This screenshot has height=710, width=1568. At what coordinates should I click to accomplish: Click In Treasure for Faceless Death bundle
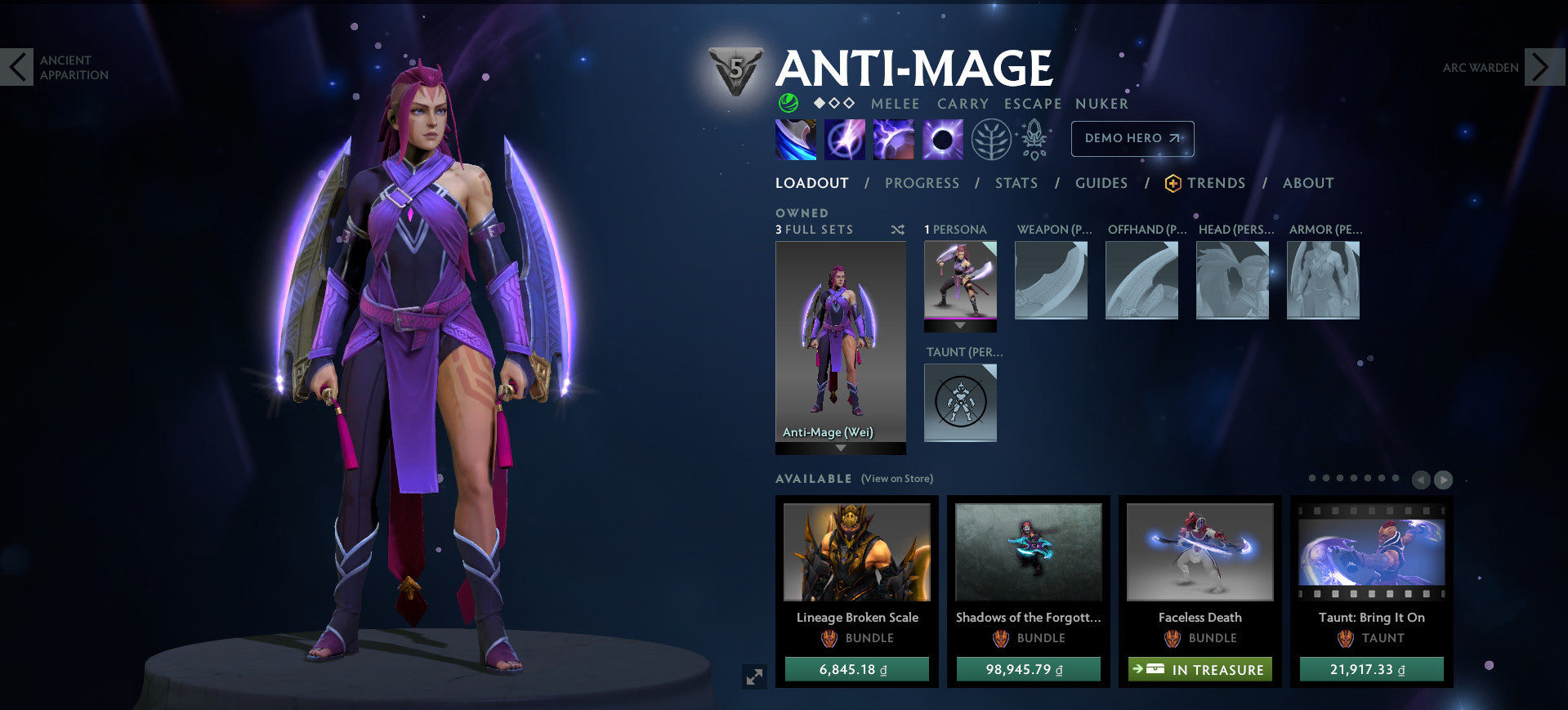point(1199,669)
